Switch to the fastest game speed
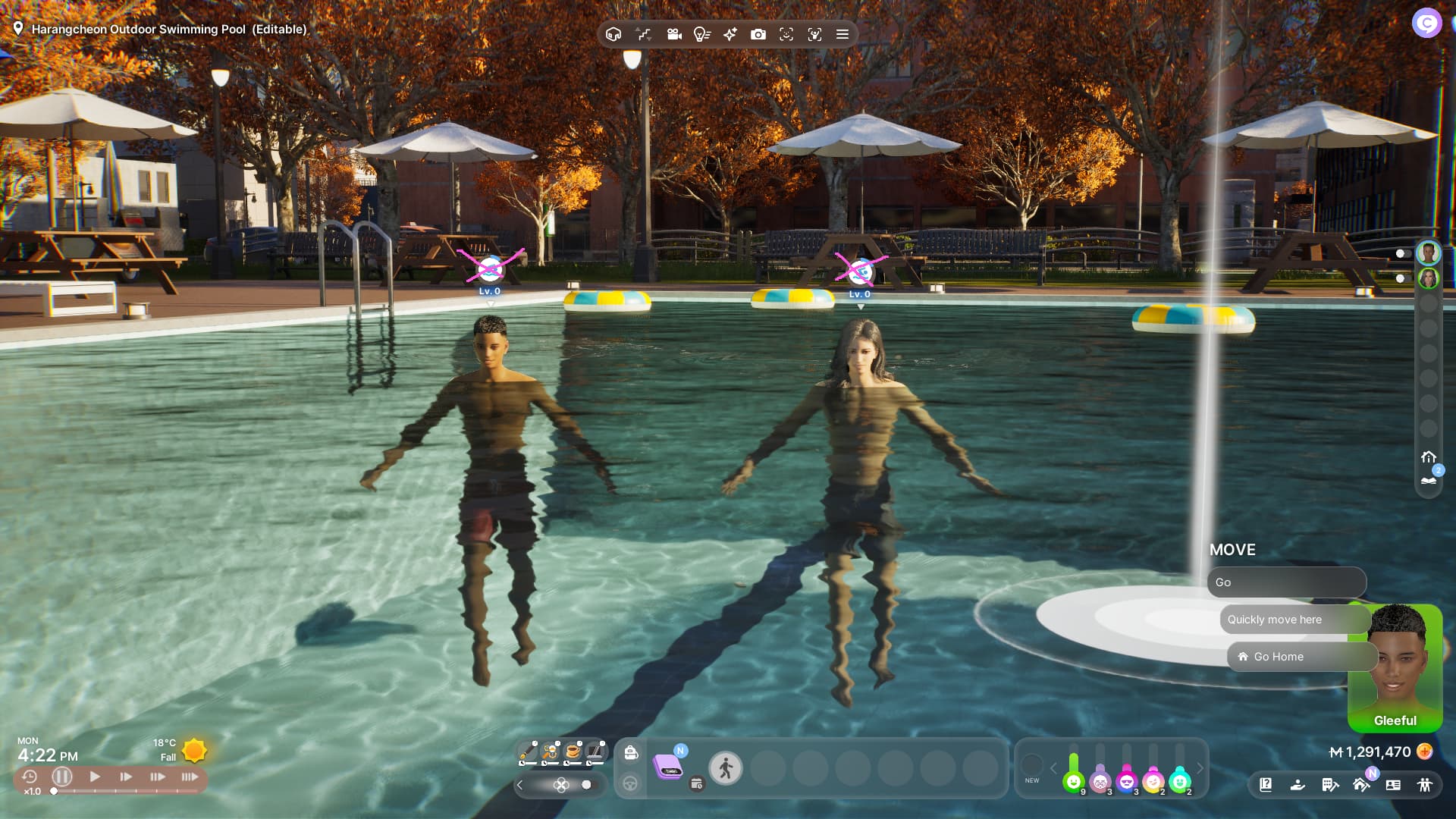Viewport: 1456px width, 819px height. click(x=190, y=777)
